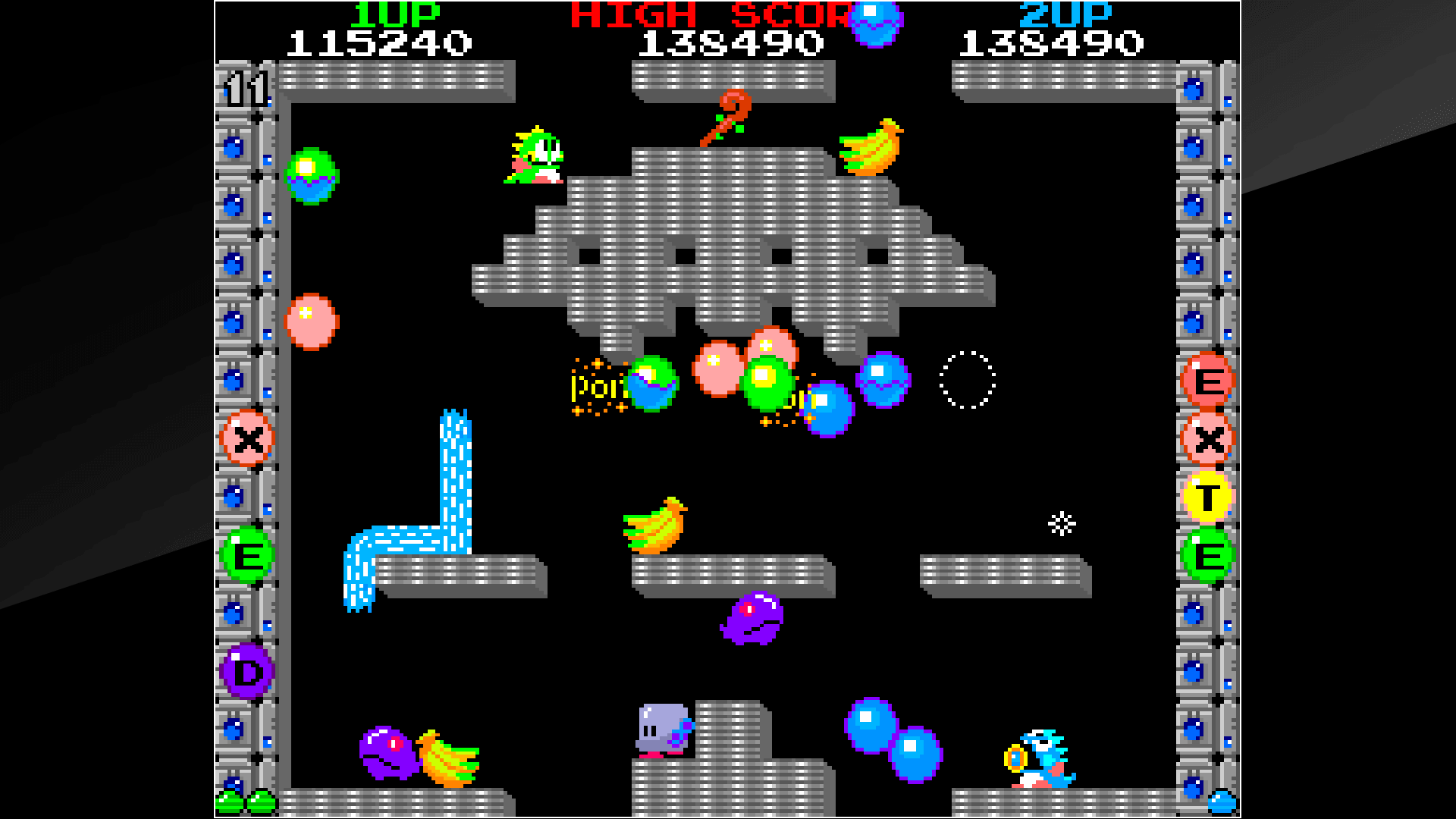Viewport: 1456px width, 819px height.
Task: Click the round 11 number indicator
Action: point(248,91)
